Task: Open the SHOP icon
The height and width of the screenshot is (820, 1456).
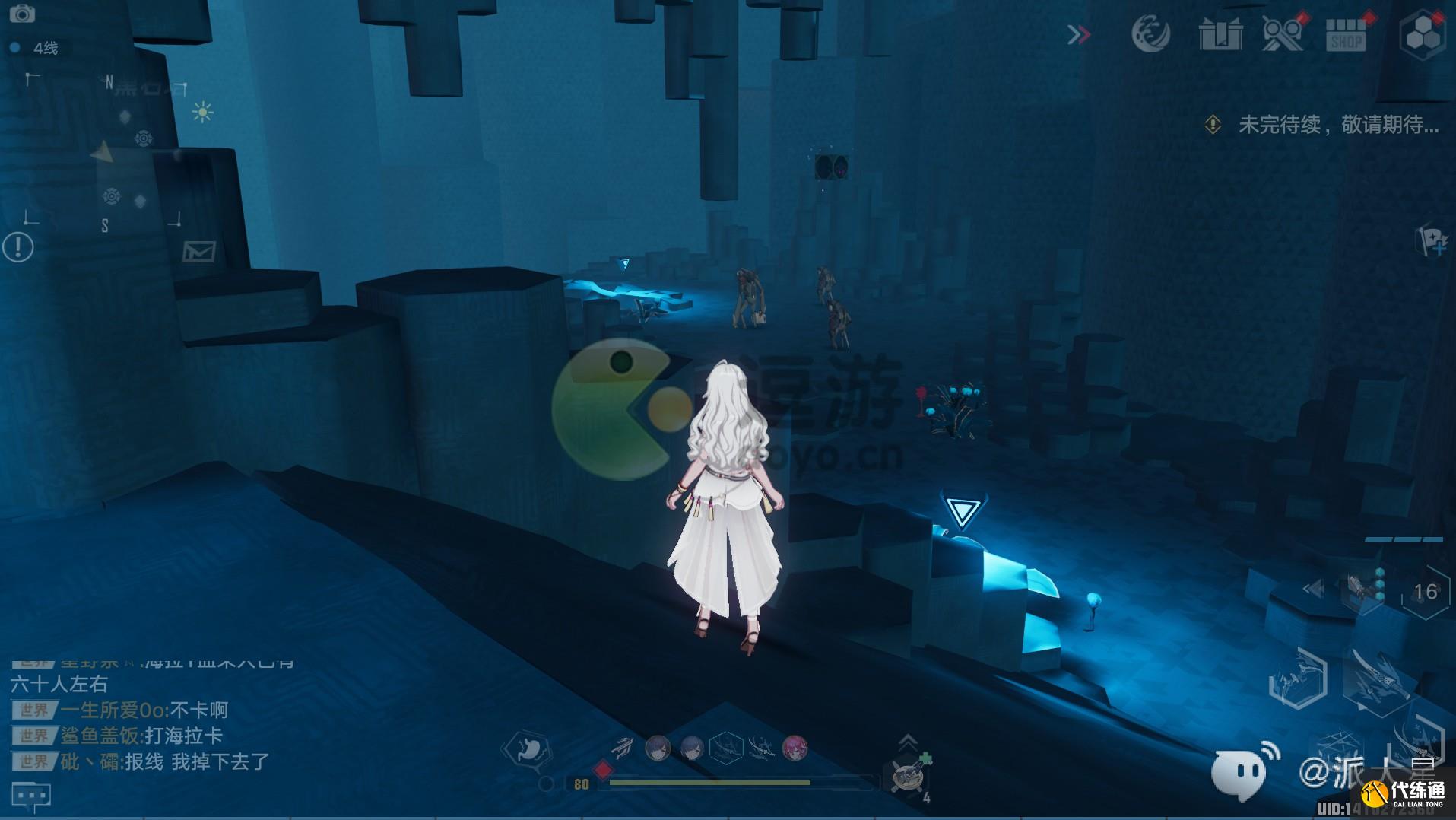Action: pos(1346,35)
